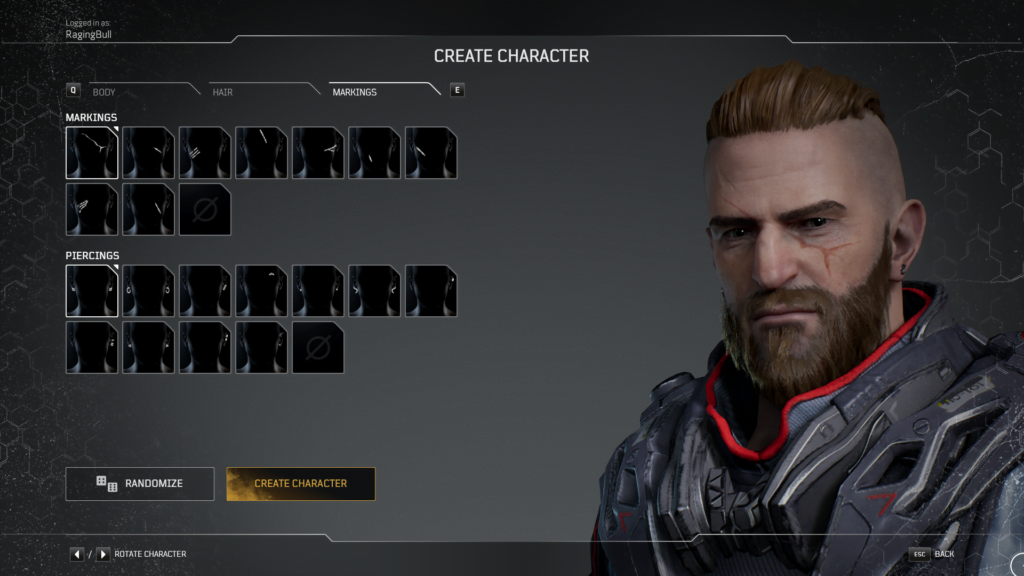Randomize the character's appearance
The image size is (1024, 576).
pyautogui.click(x=140, y=484)
